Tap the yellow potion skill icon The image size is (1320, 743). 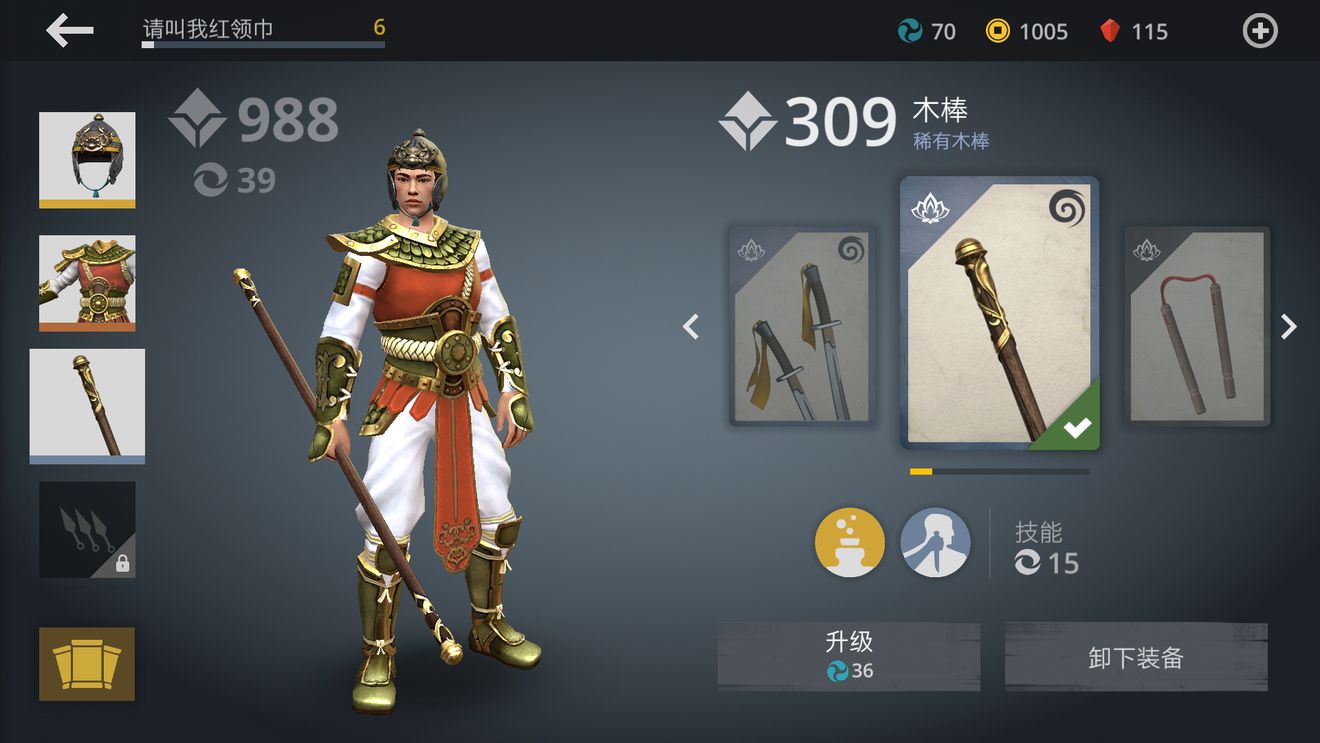tap(850, 543)
